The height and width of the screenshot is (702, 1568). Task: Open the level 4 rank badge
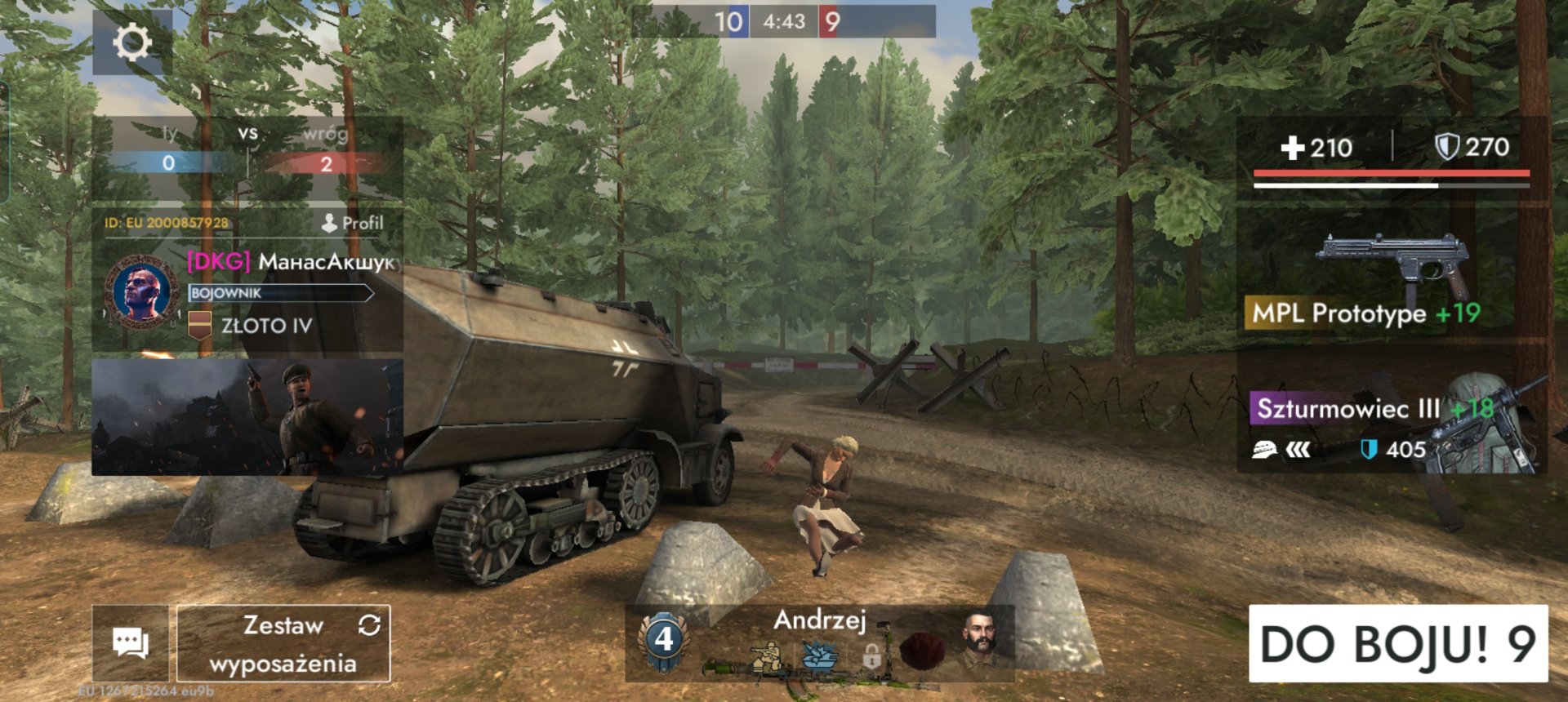(x=664, y=640)
